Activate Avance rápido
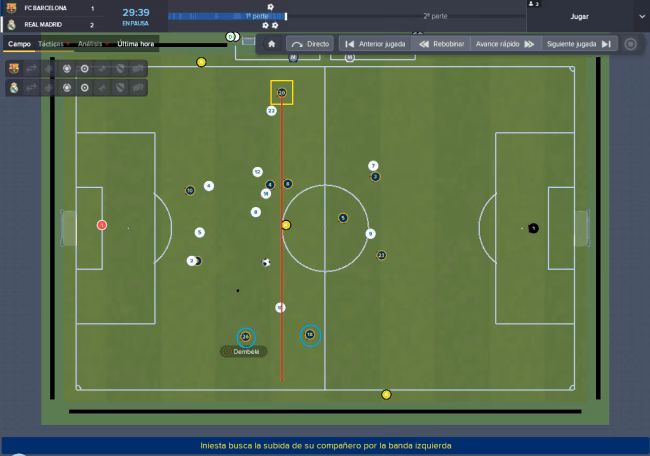This screenshot has width=650, height=456. point(505,44)
